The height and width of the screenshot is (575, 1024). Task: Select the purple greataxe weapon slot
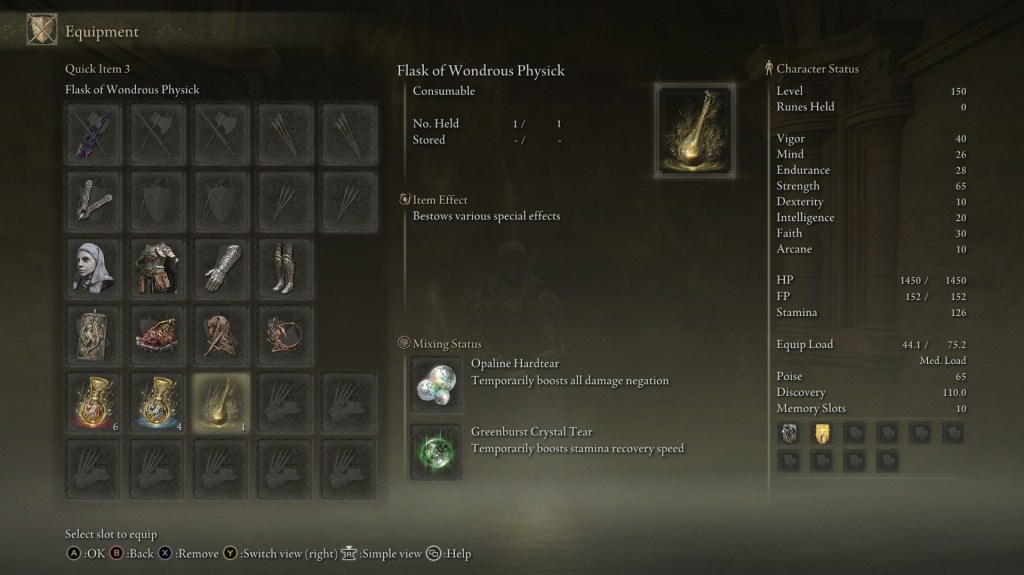[96, 133]
